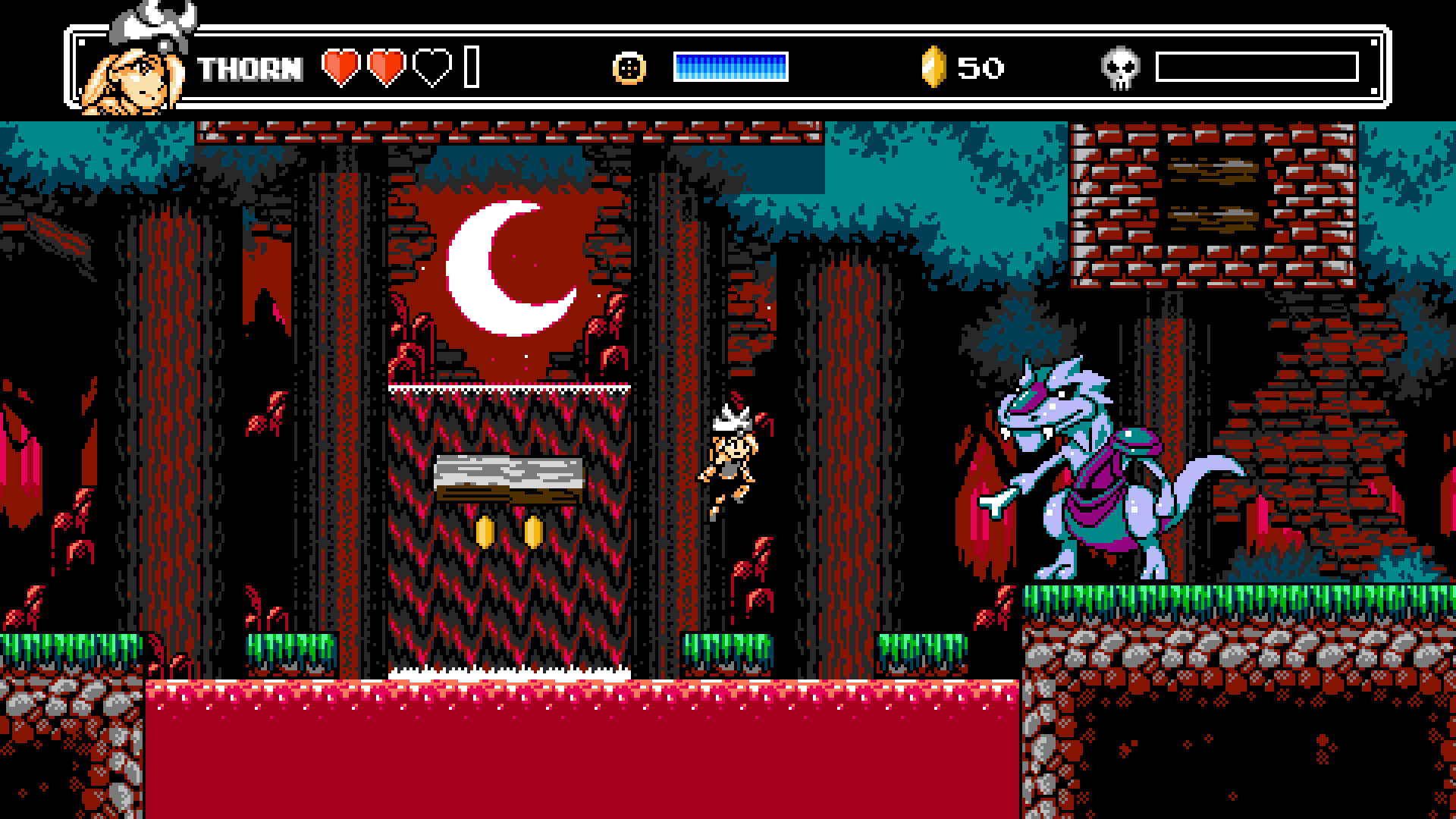Screen dimensions: 1456x819
Task: Click the gray log platform
Action: pos(507,478)
